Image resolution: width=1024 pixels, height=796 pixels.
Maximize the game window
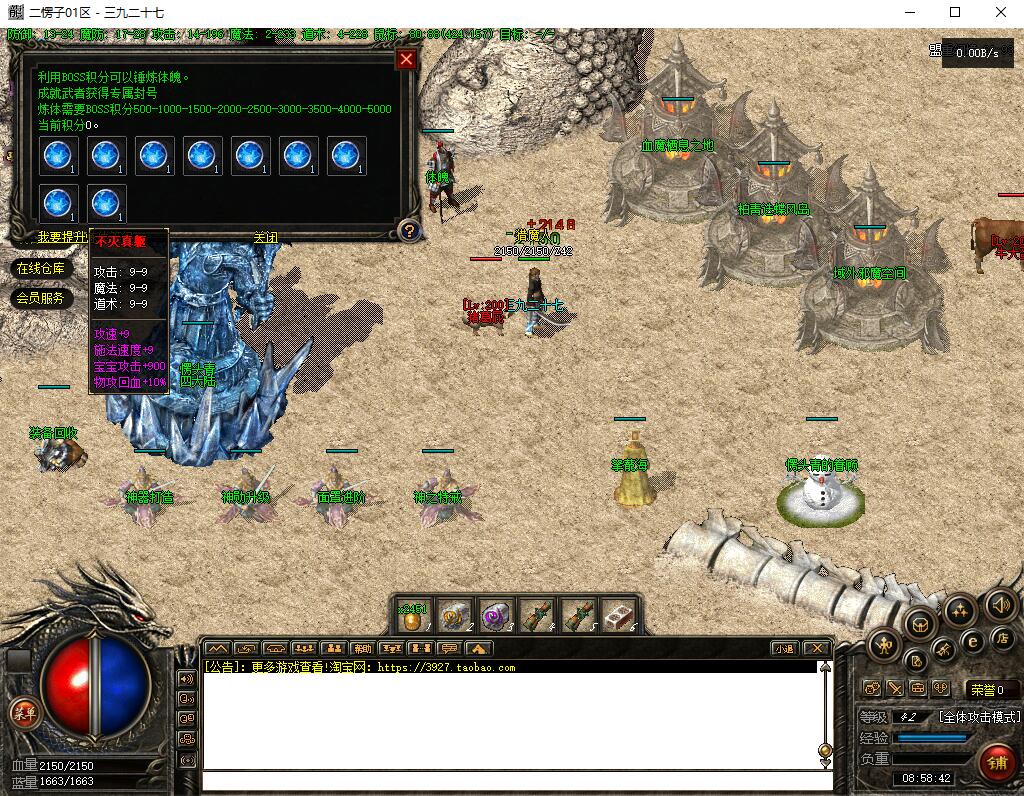(955, 12)
